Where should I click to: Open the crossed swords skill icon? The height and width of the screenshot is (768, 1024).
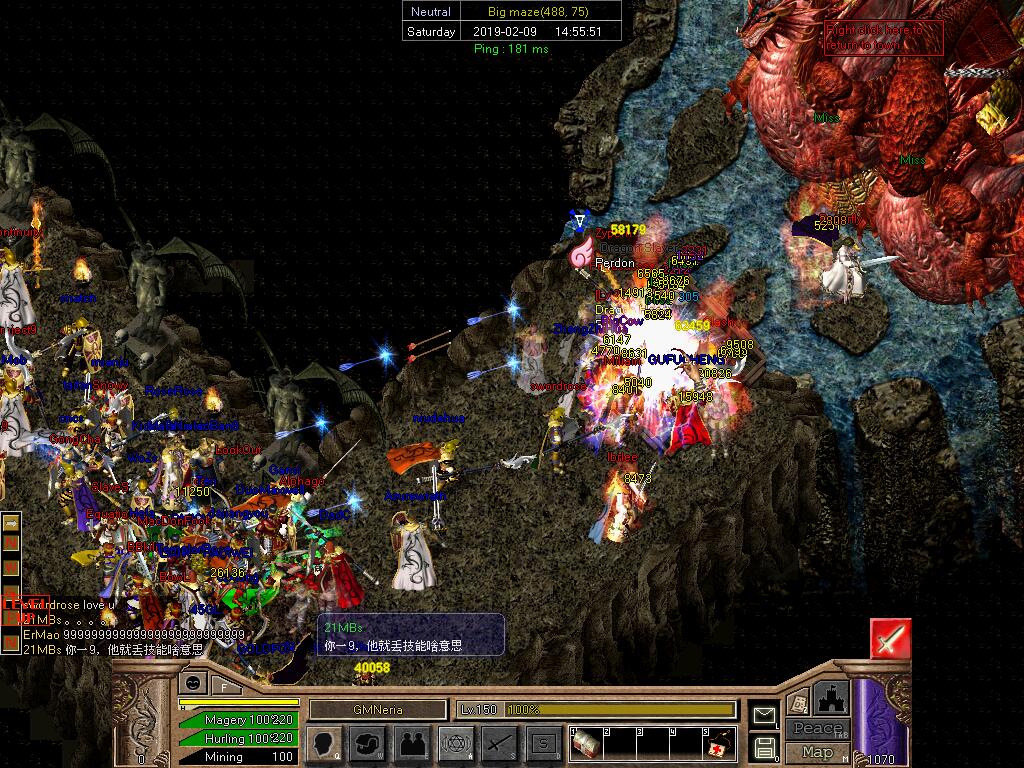click(x=501, y=743)
